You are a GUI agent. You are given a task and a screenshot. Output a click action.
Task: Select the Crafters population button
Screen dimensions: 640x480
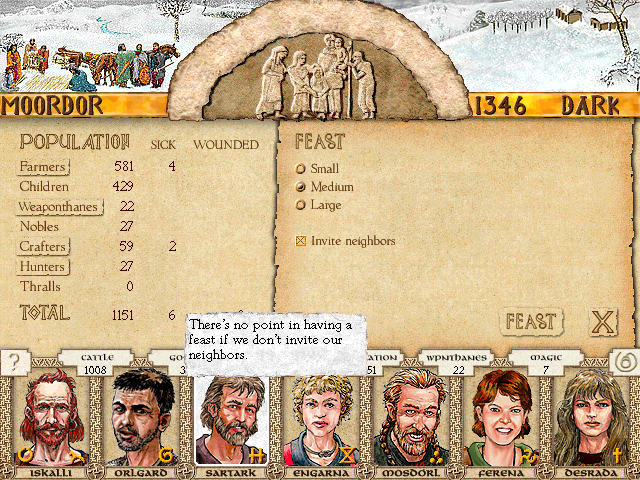(x=43, y=247)
